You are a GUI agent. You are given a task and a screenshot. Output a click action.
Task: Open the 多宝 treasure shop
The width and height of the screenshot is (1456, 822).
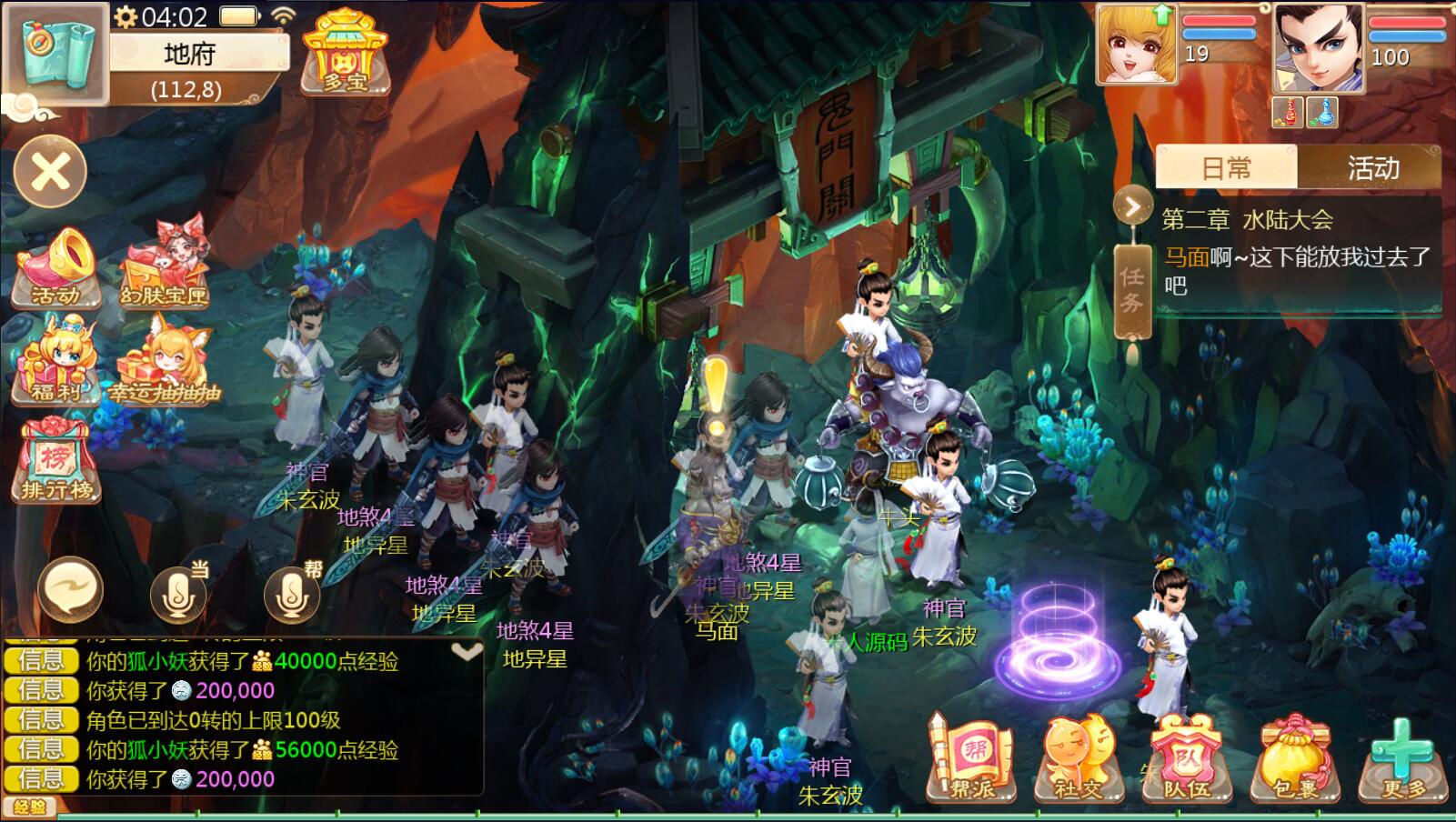click(345, 52)
